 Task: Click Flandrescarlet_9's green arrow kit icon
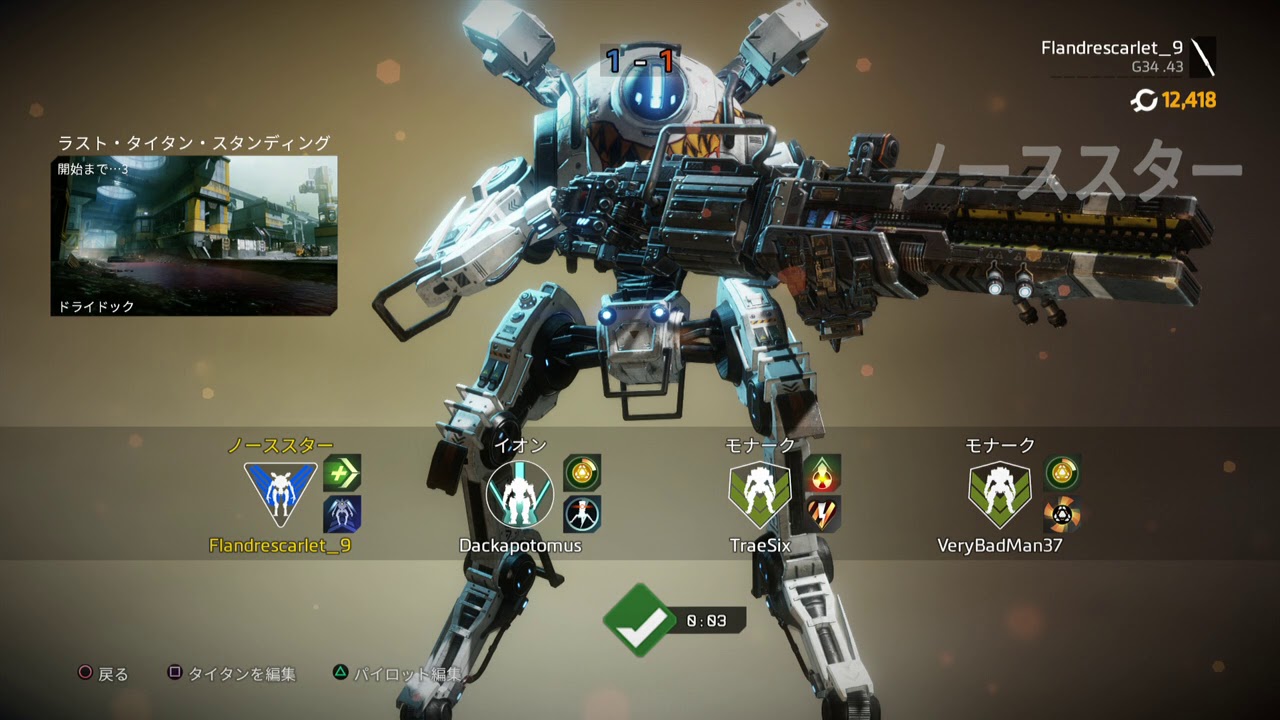342,472
